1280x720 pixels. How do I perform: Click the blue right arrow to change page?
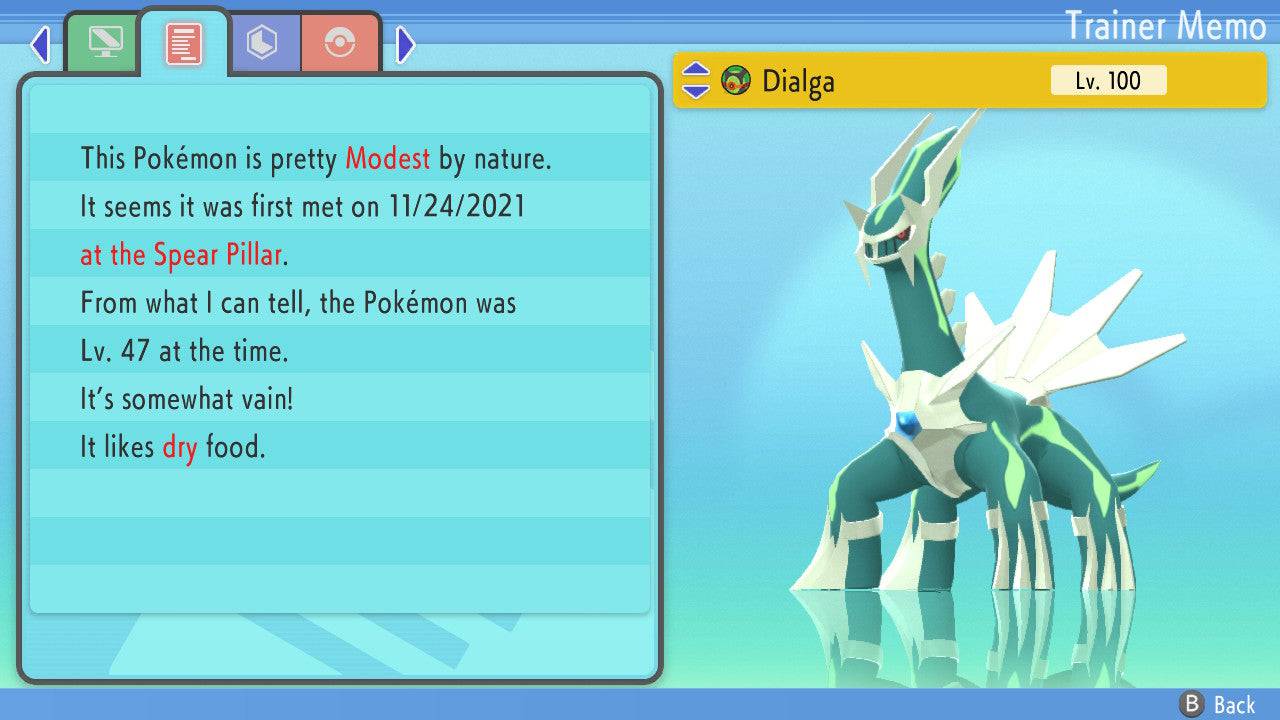click(404, 44)
